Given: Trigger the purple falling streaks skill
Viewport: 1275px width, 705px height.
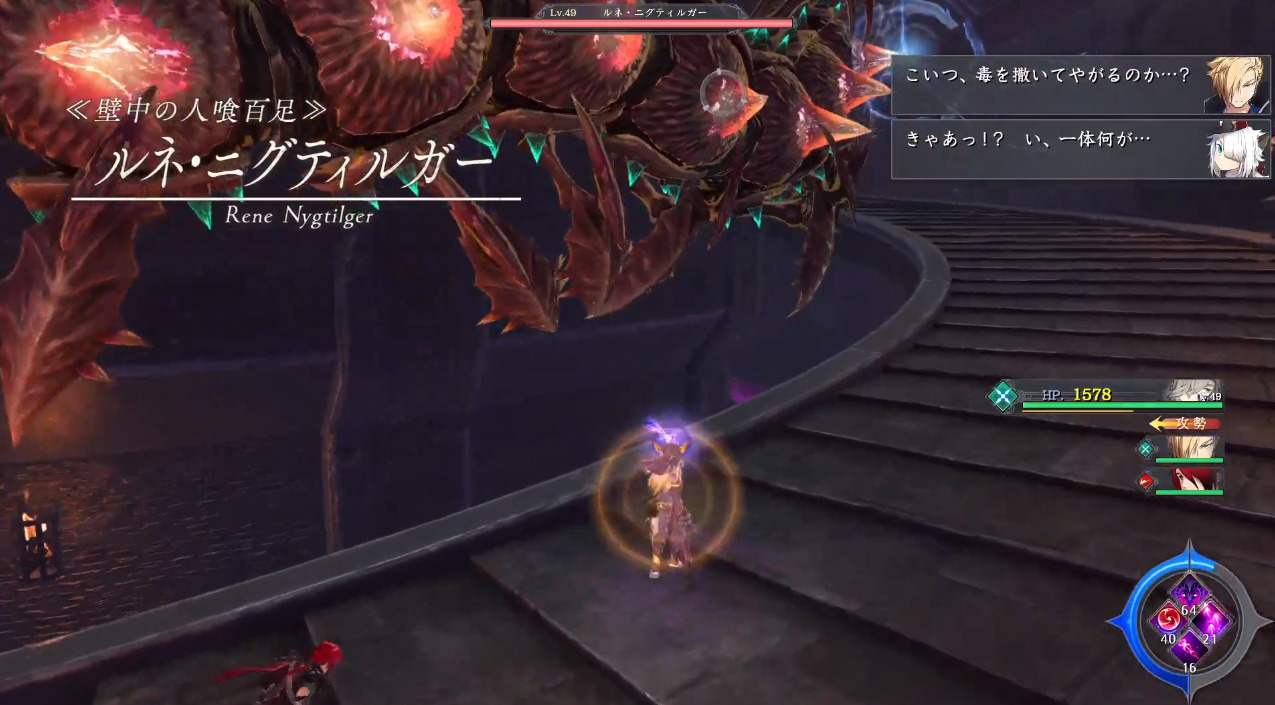Looking at the screenshot, I should [x=1212, y=621].
